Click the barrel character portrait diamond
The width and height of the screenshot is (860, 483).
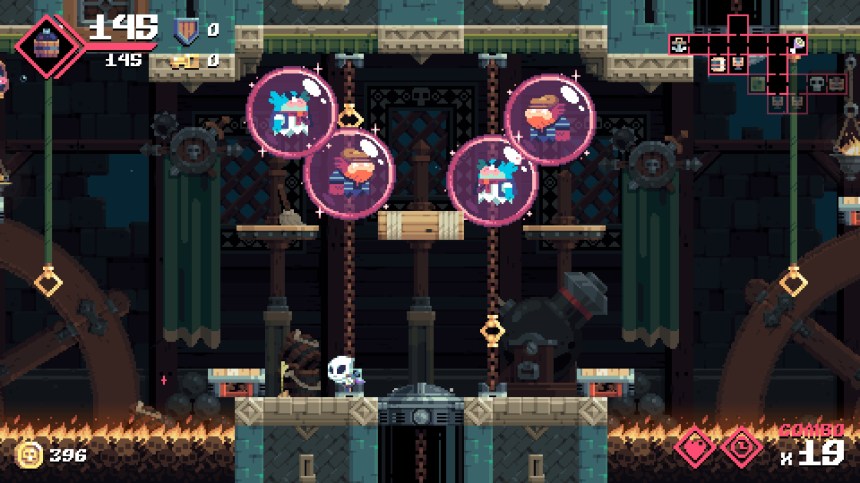click(x=47, y=43)
